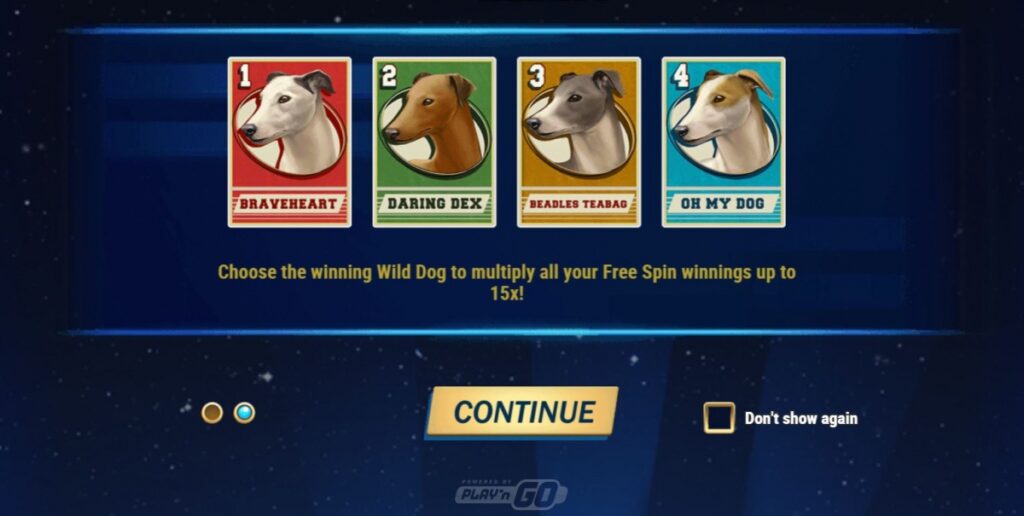1024x516 pixels.
Task: Click the gold CONTINUE button
Action: pos(522,411)
